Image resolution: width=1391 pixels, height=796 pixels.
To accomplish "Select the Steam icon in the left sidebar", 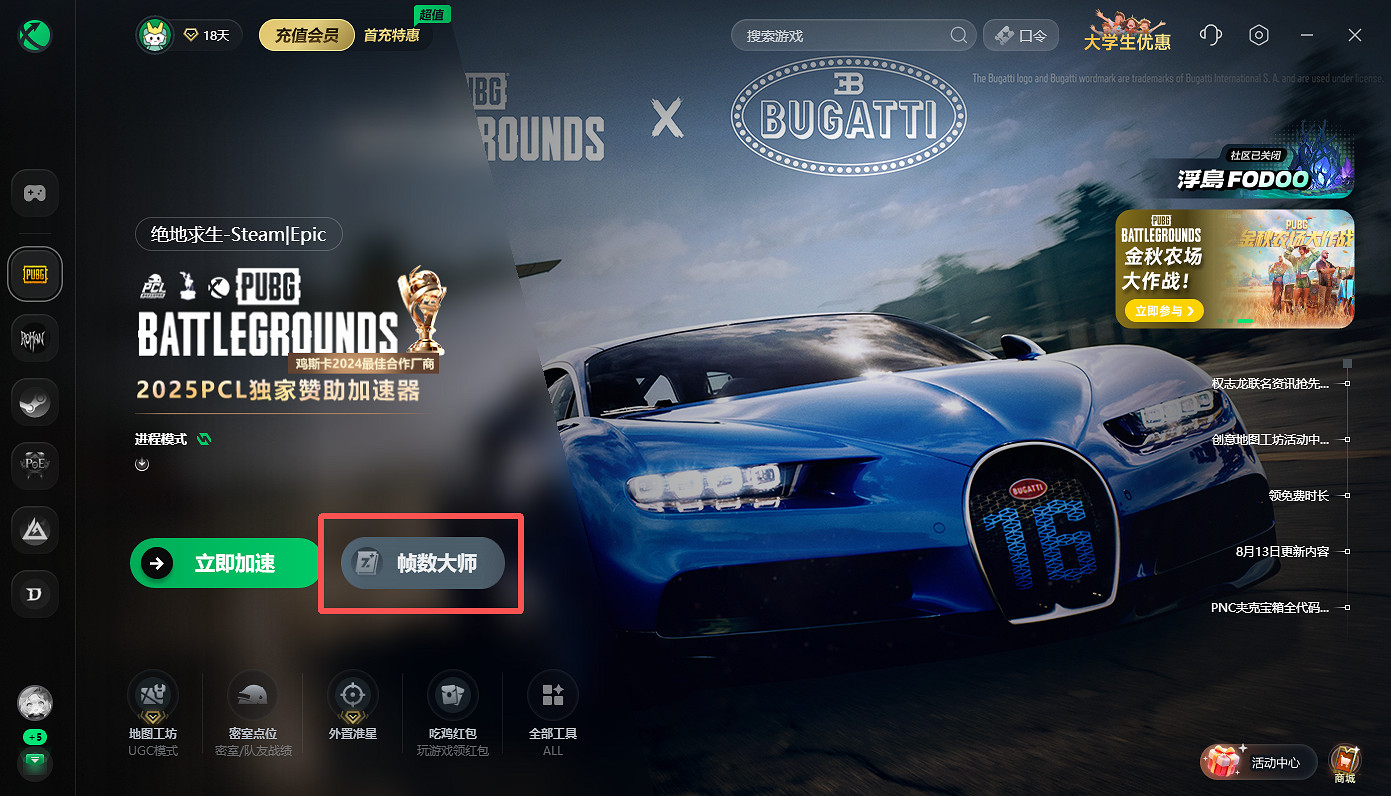I will coord(35,402).
